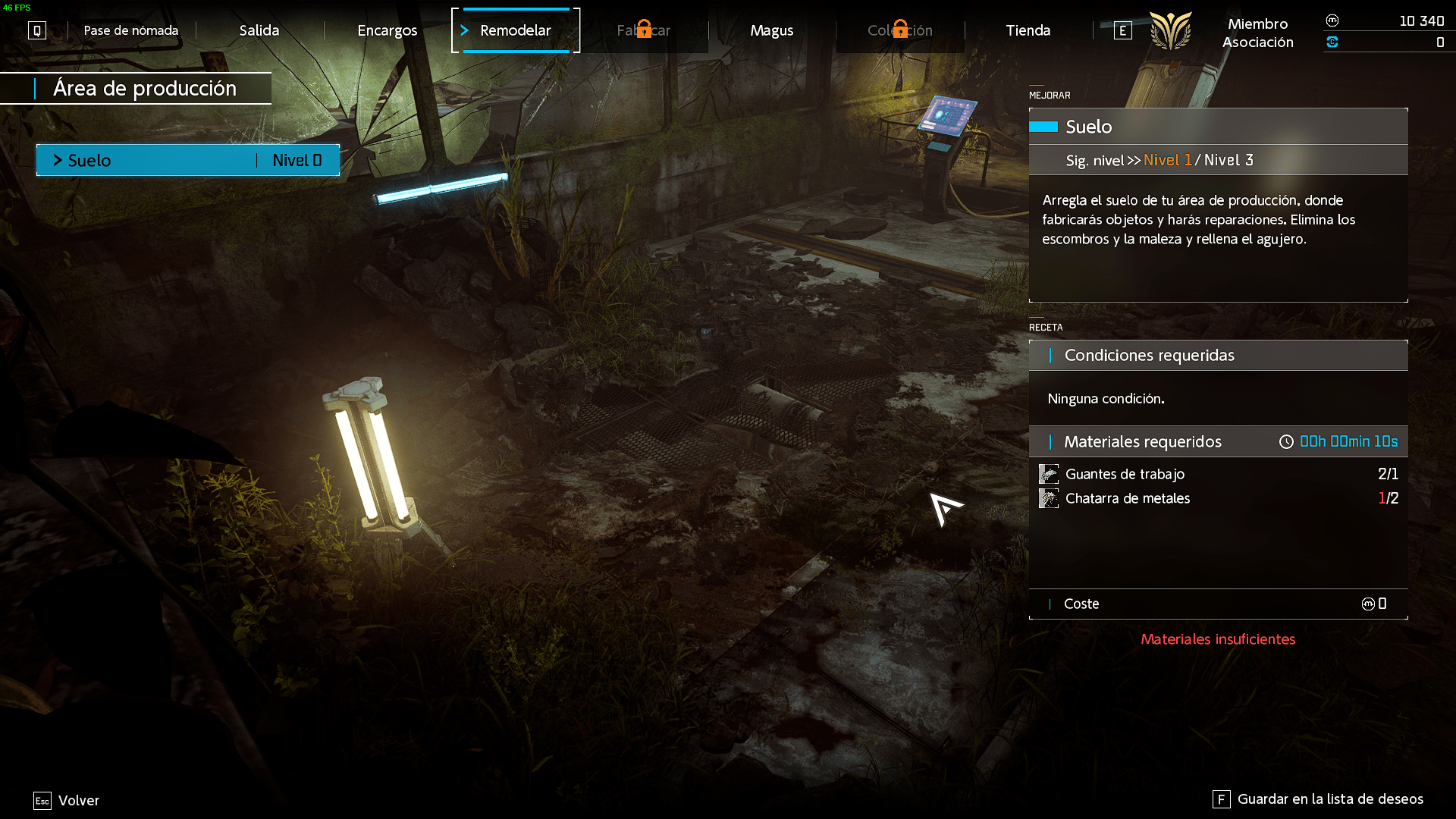Click the locked Fabricar tab
Image resolution: width=1456 pixels, height=819 pixels.
tap(643, 30)
